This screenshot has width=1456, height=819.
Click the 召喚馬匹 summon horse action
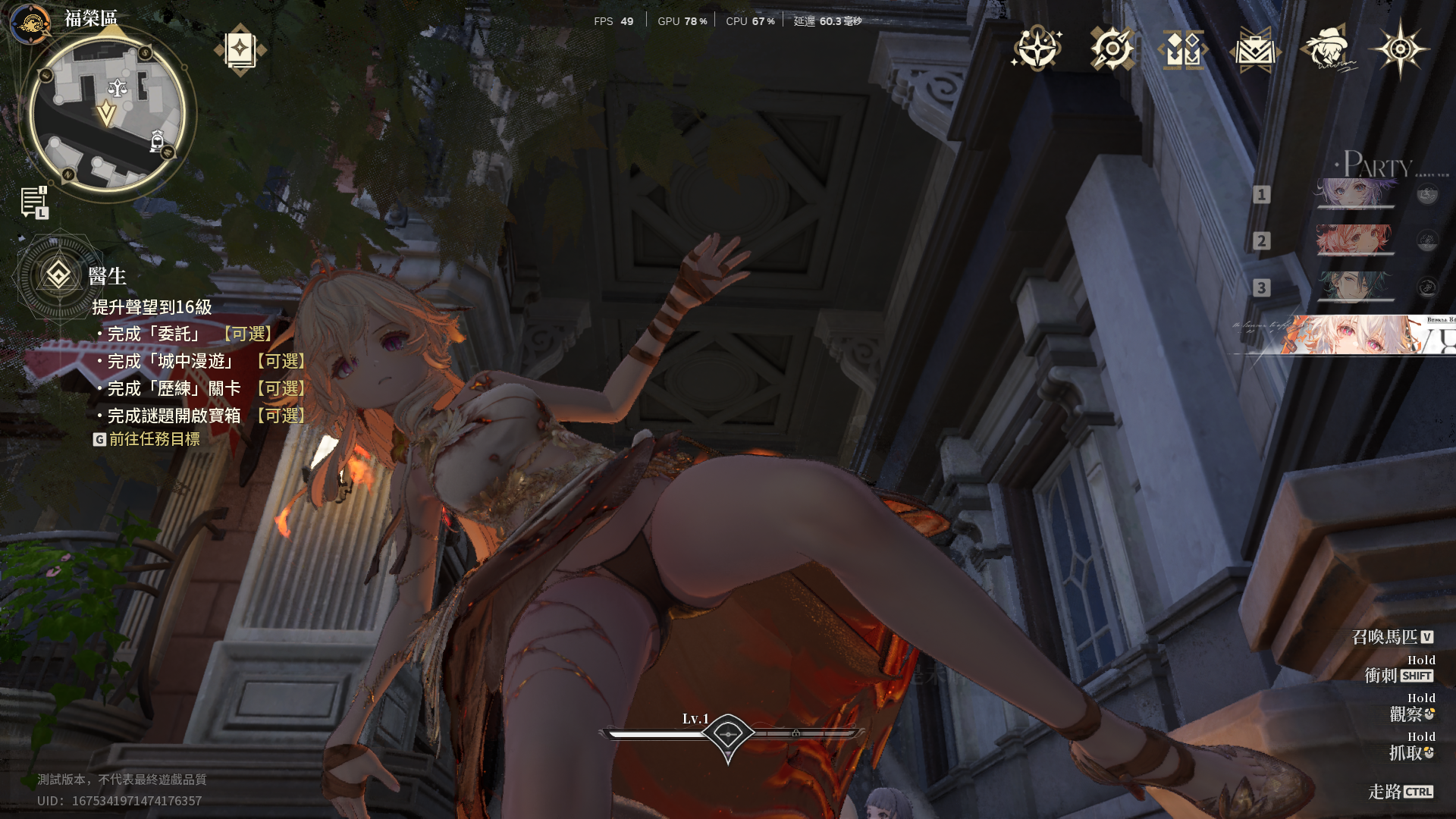point(1392,637)
